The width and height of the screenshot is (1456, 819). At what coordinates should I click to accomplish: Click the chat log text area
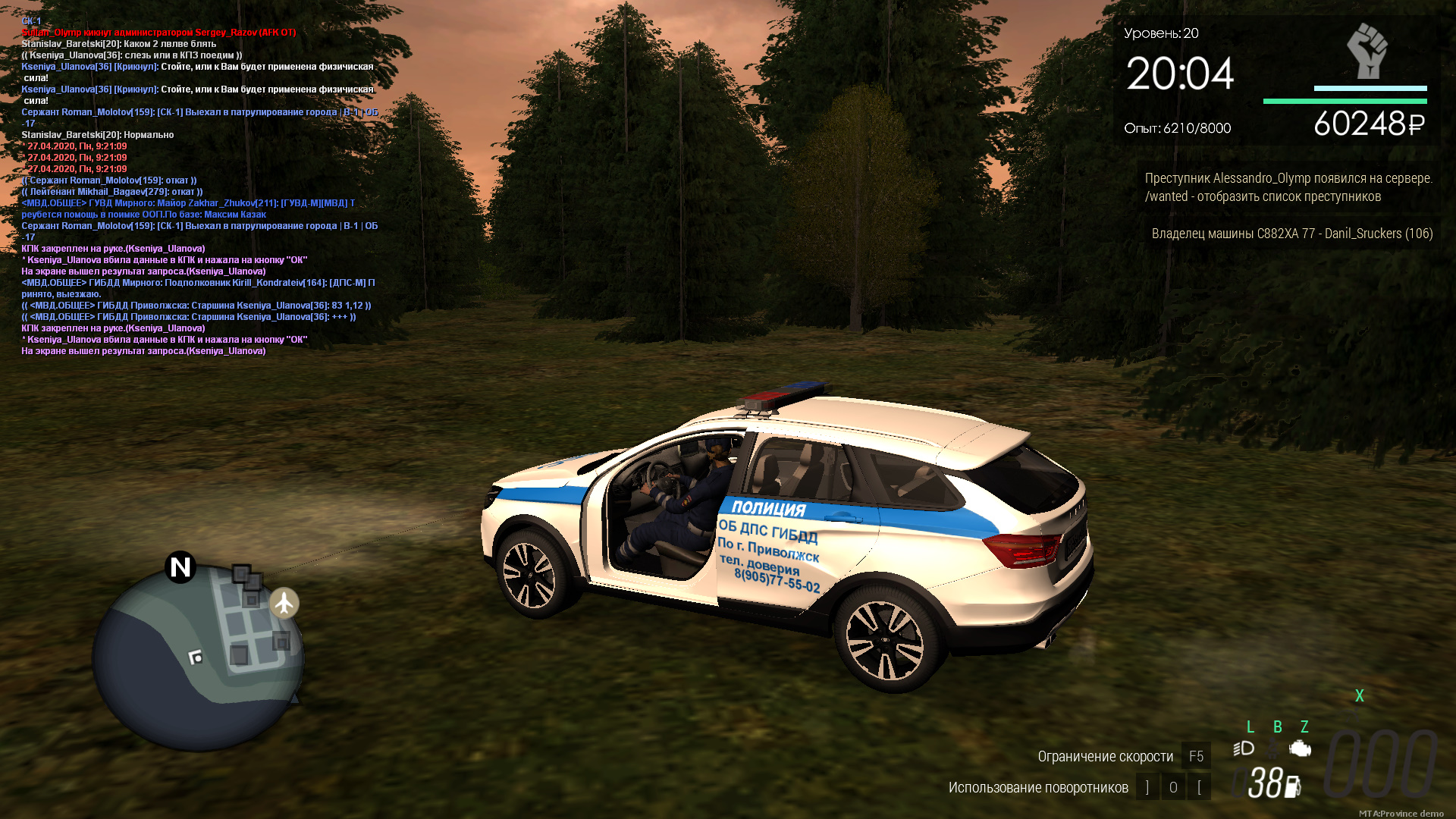click(x=199, y=186)
